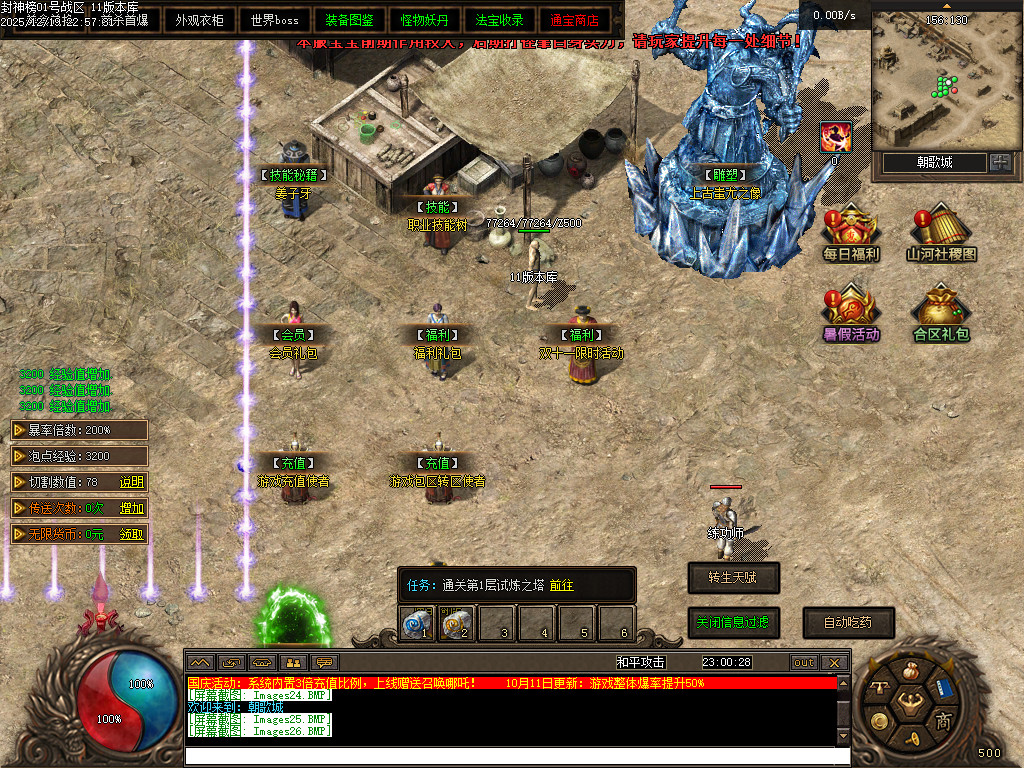Open the 商 shop button on wheel
This screenshot has height=768, width=1024.
943,721
